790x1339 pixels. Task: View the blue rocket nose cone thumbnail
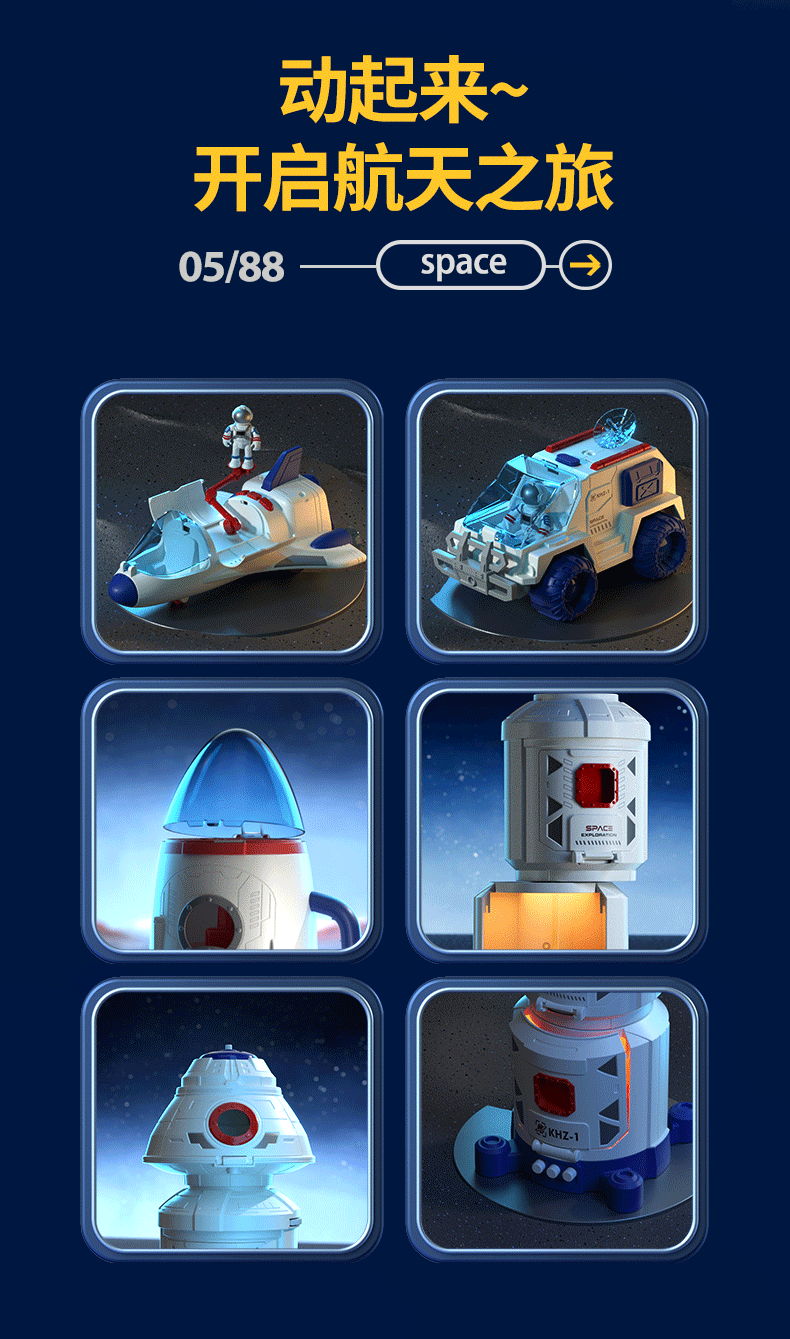point(232,820)
